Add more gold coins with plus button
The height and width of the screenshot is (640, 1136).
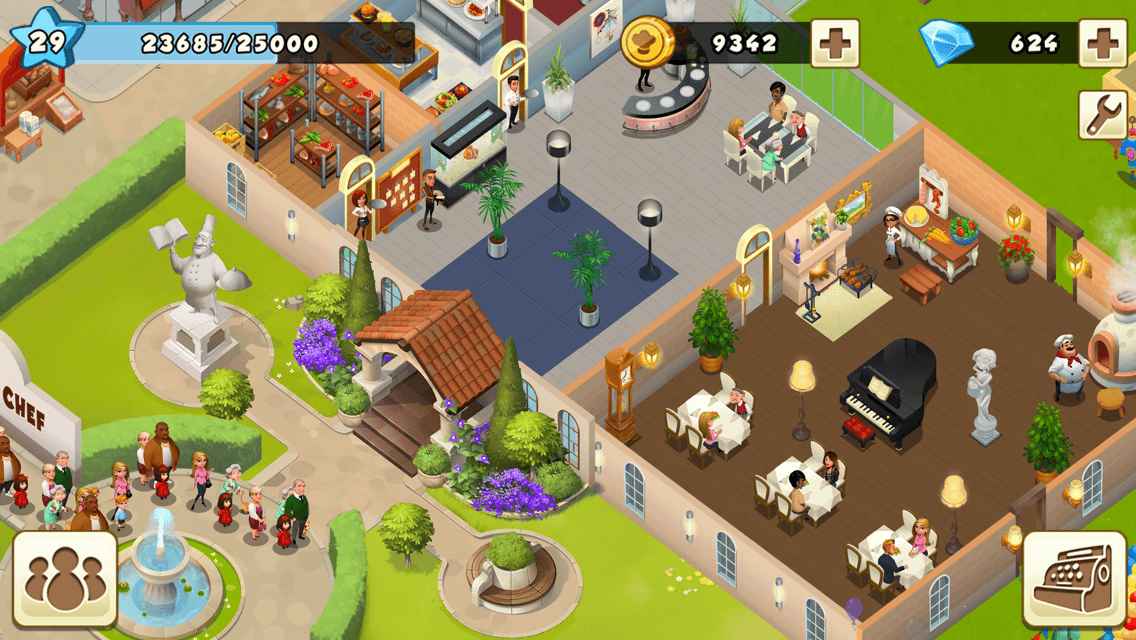tap(834, 43)
